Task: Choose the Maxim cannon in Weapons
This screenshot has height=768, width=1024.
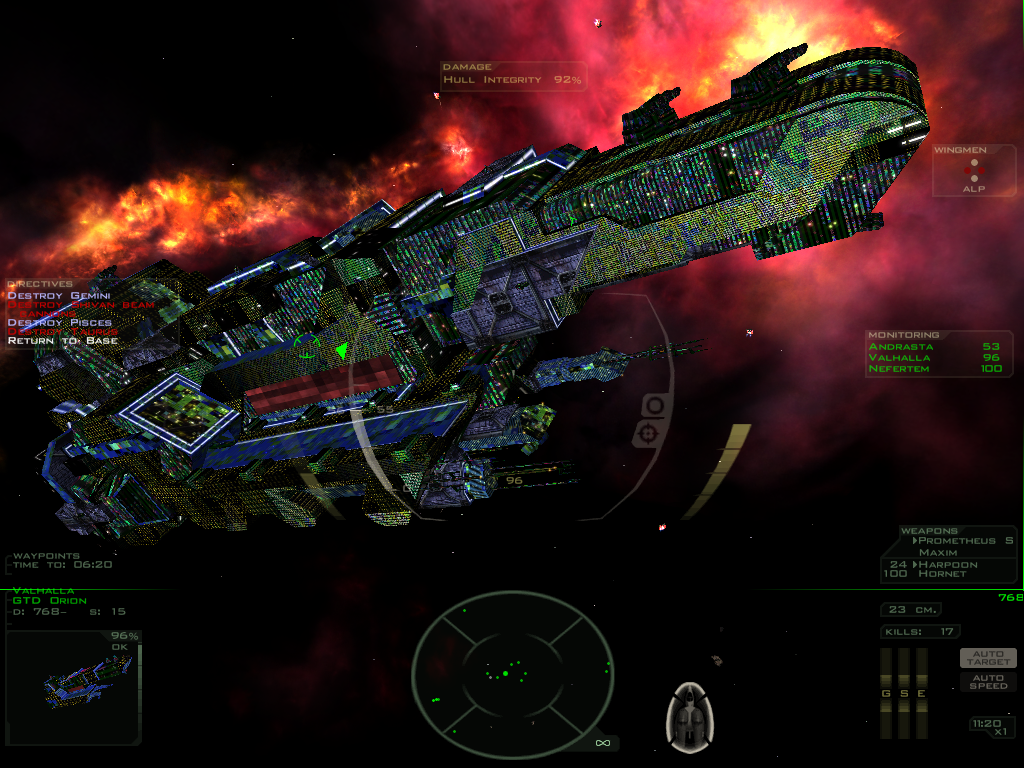Action: [x=938, y=553]
